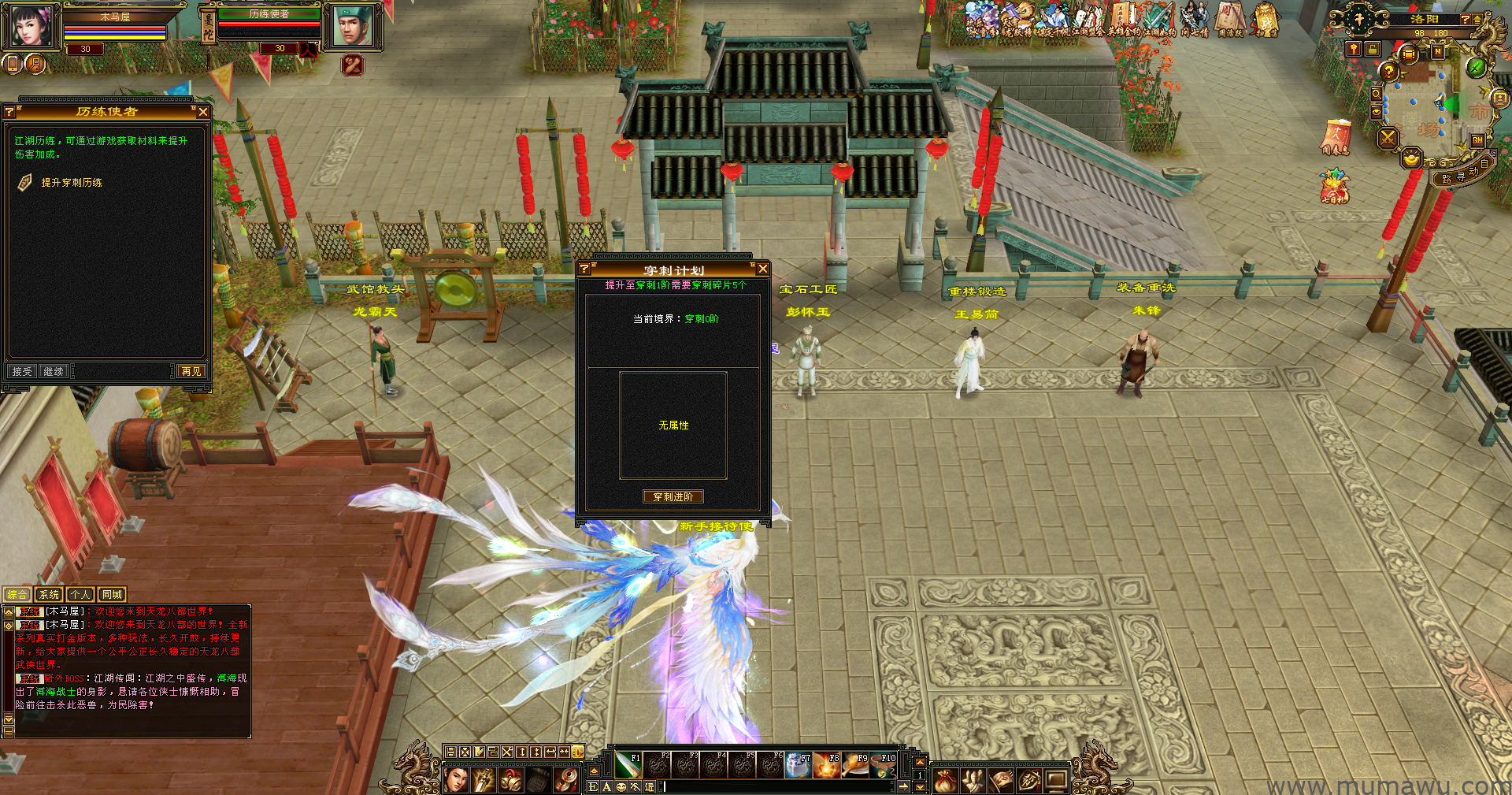This screenshot has width=1512, height=795.
Task: Click the 再见 goodbye button
Action: pos(191,371)
